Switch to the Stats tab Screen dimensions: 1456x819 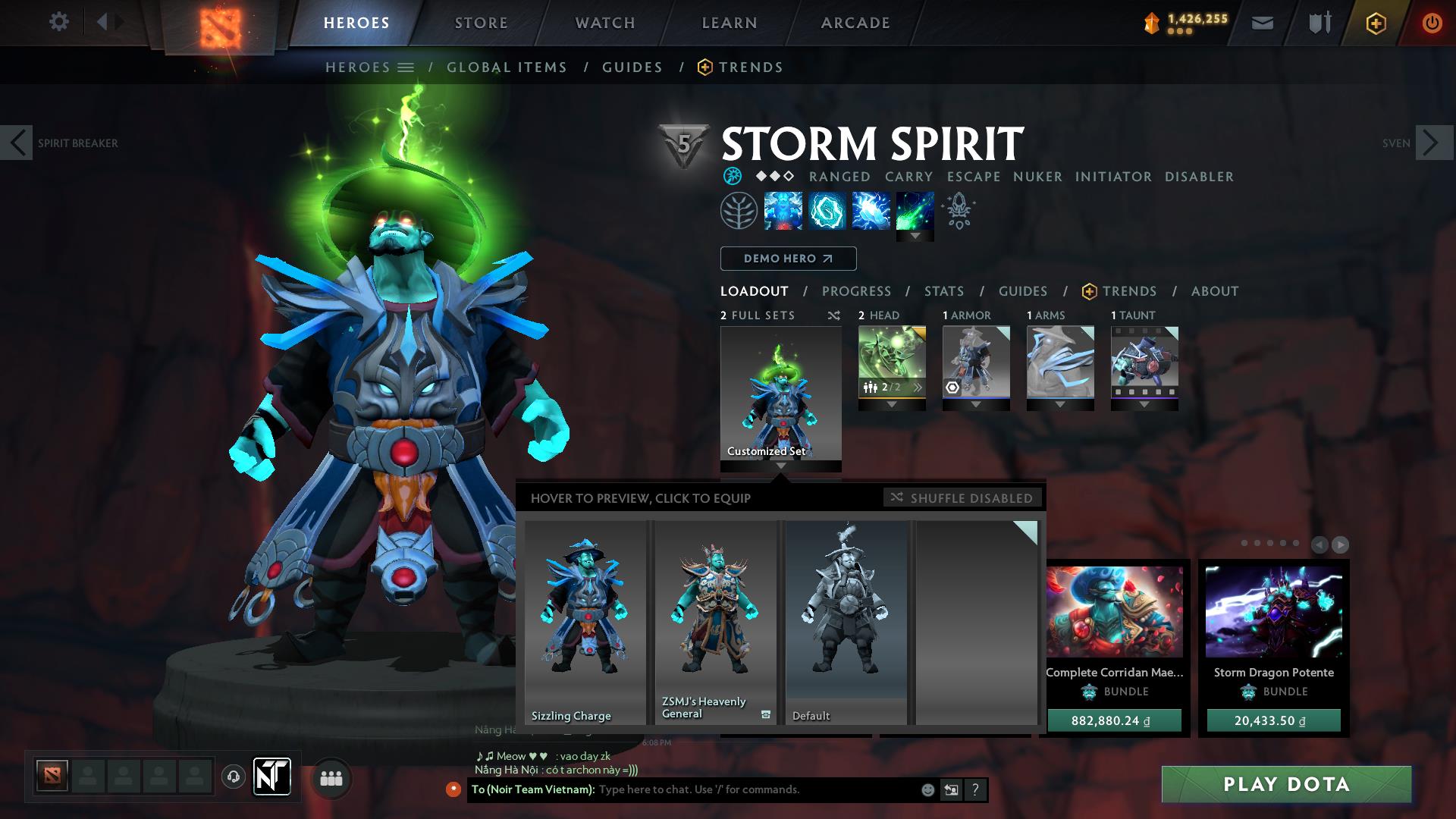[x=943, y=291]
